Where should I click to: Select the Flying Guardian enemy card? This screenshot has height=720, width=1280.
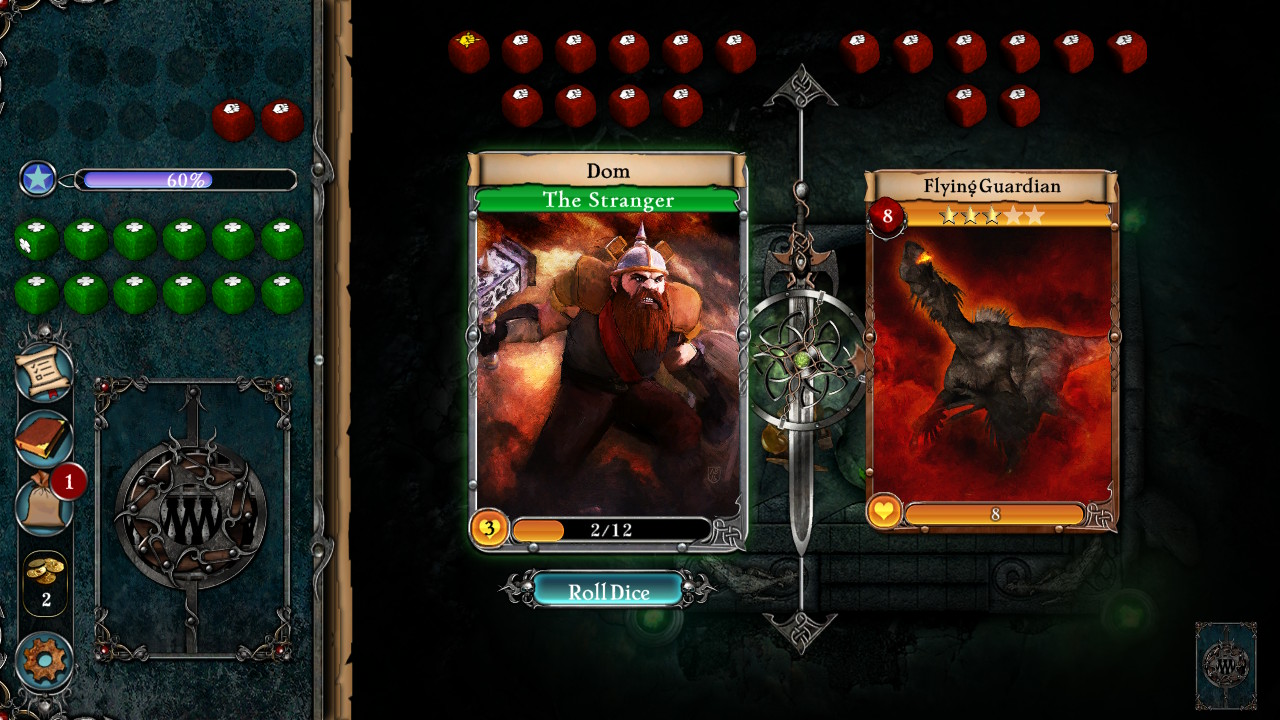[x=990, y=360]
